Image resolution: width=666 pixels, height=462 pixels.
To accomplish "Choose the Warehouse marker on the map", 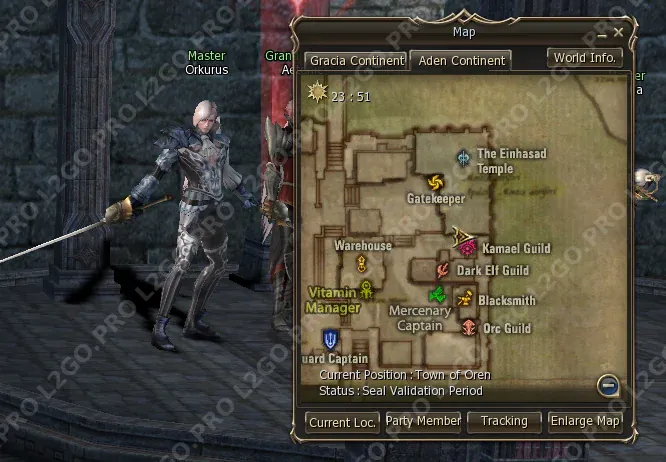I will coord(361,263).
